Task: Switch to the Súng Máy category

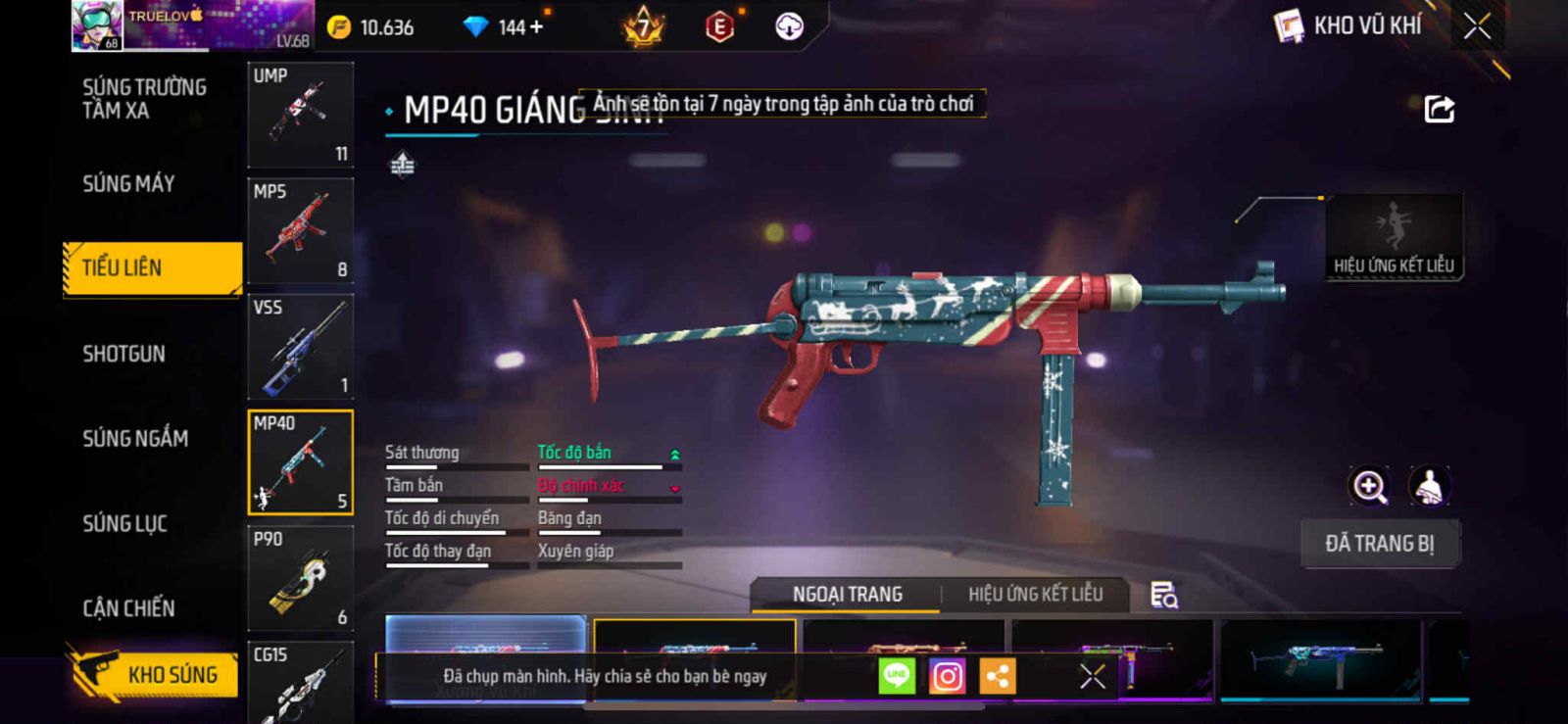Action: pyautogui.click(x=128, y=184)
